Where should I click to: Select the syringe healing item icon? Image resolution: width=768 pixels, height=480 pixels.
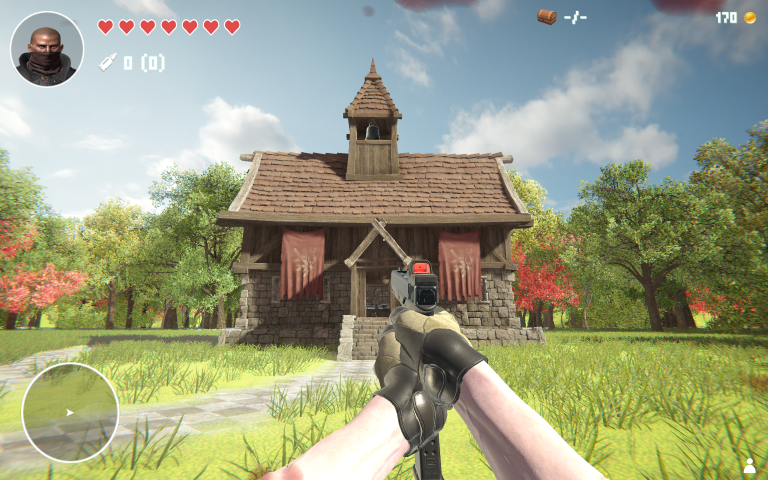pos(107,63)
